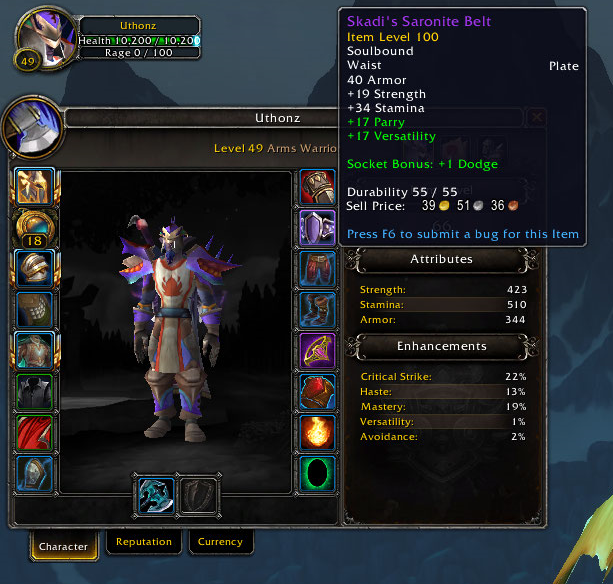The height and width of the screenshot is (584, 613).
Task: Choose the red leggings slot
Action: [318, 269]
